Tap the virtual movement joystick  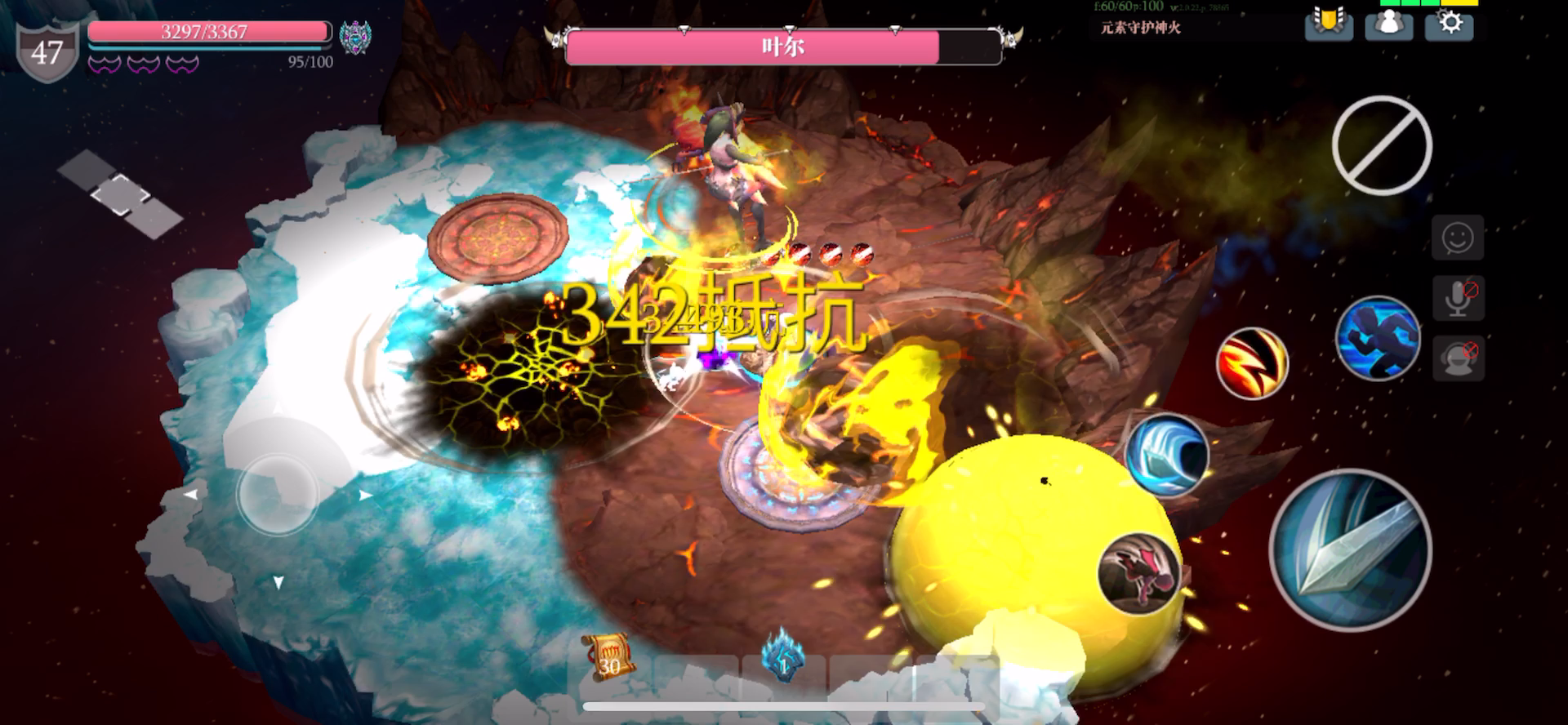[277, 493]
